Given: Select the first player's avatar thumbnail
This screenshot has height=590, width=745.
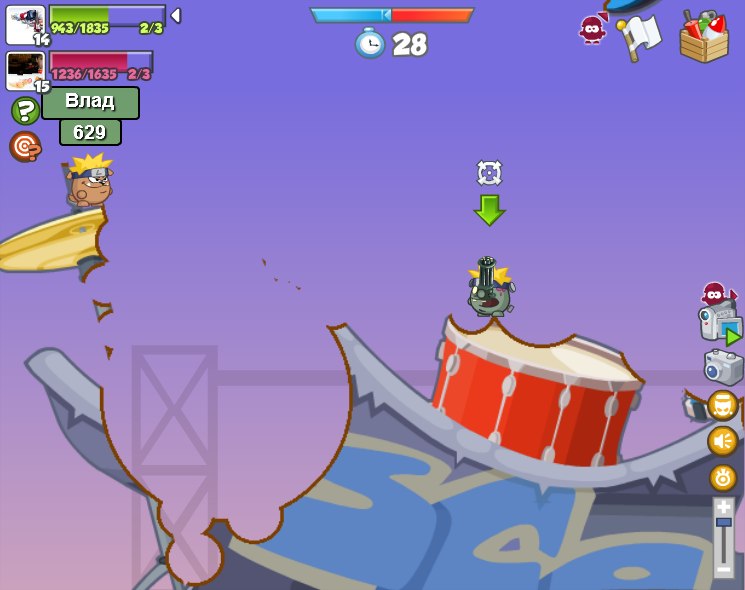Looking at the screenshot, I should tap(24, 24).
